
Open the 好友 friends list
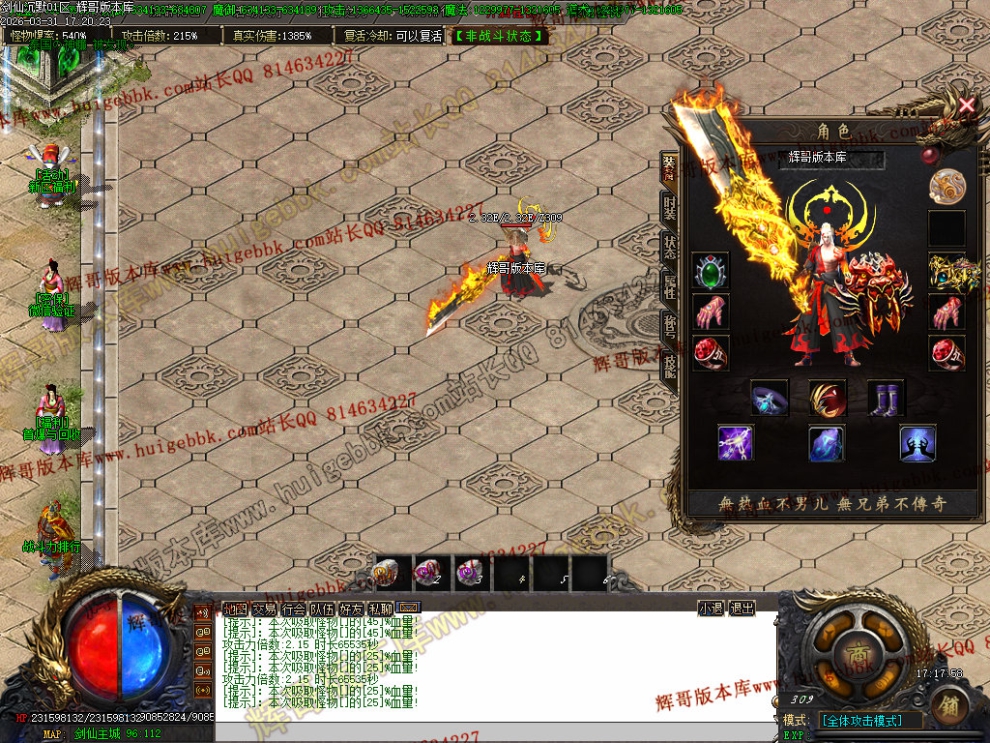click(x=351, y=608)
